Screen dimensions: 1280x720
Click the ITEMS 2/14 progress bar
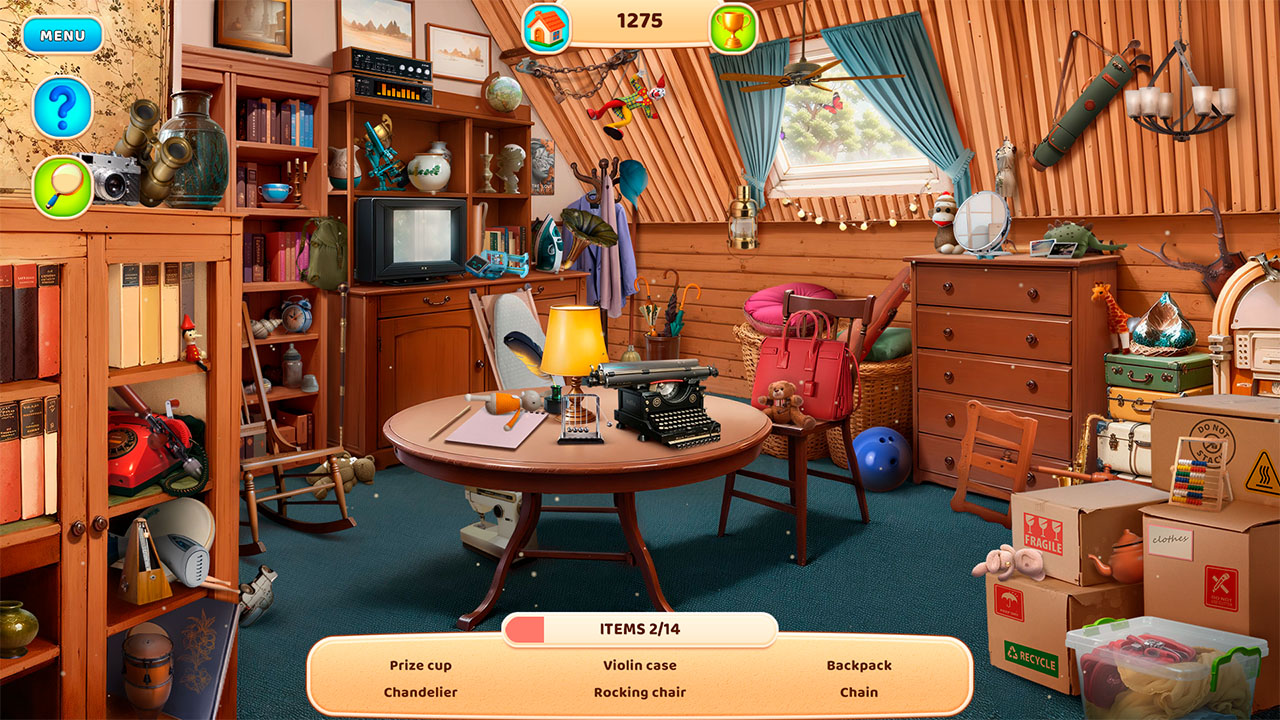pos(640,629)
